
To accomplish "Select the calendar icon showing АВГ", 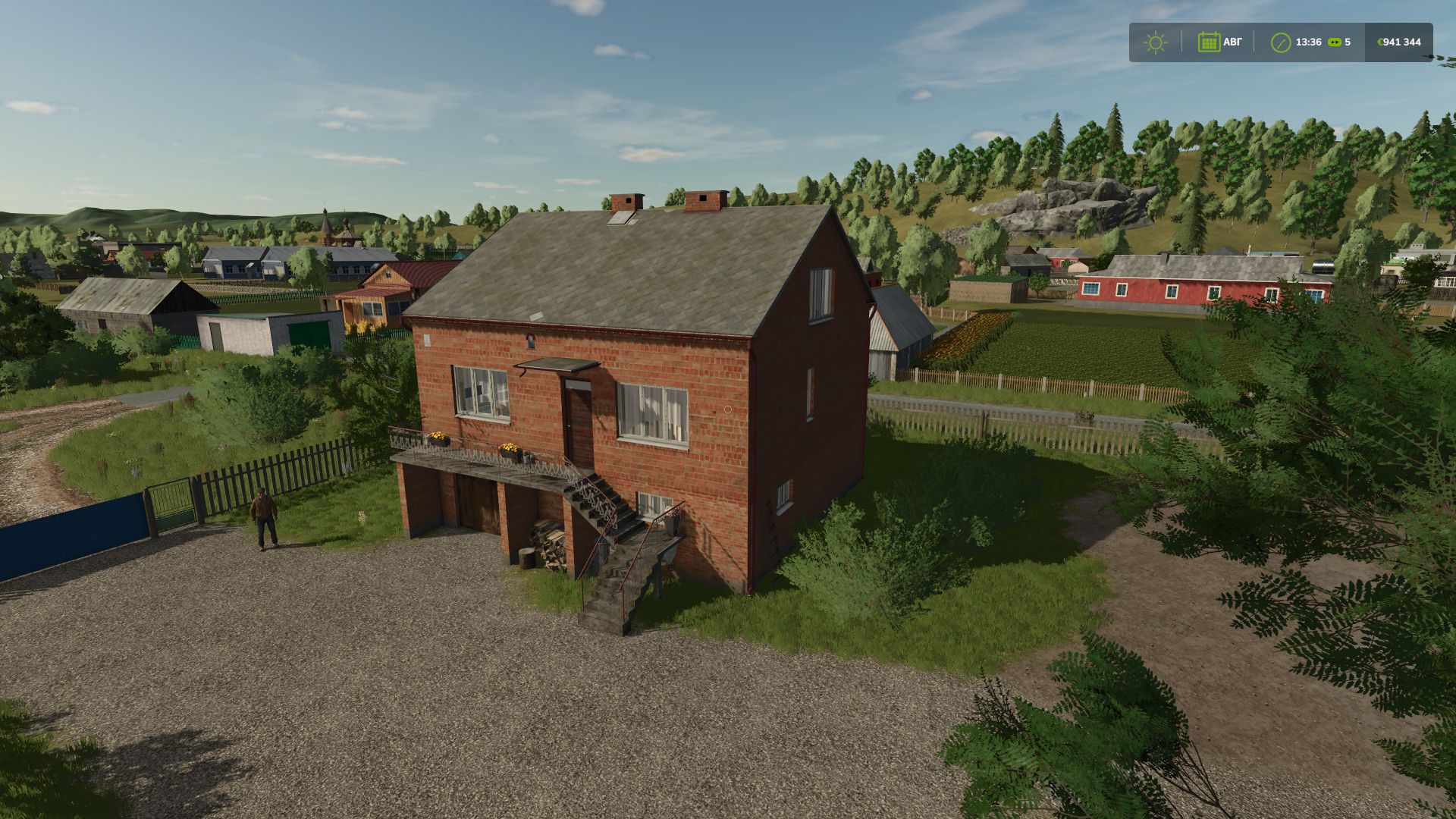I will point(1210,42).
